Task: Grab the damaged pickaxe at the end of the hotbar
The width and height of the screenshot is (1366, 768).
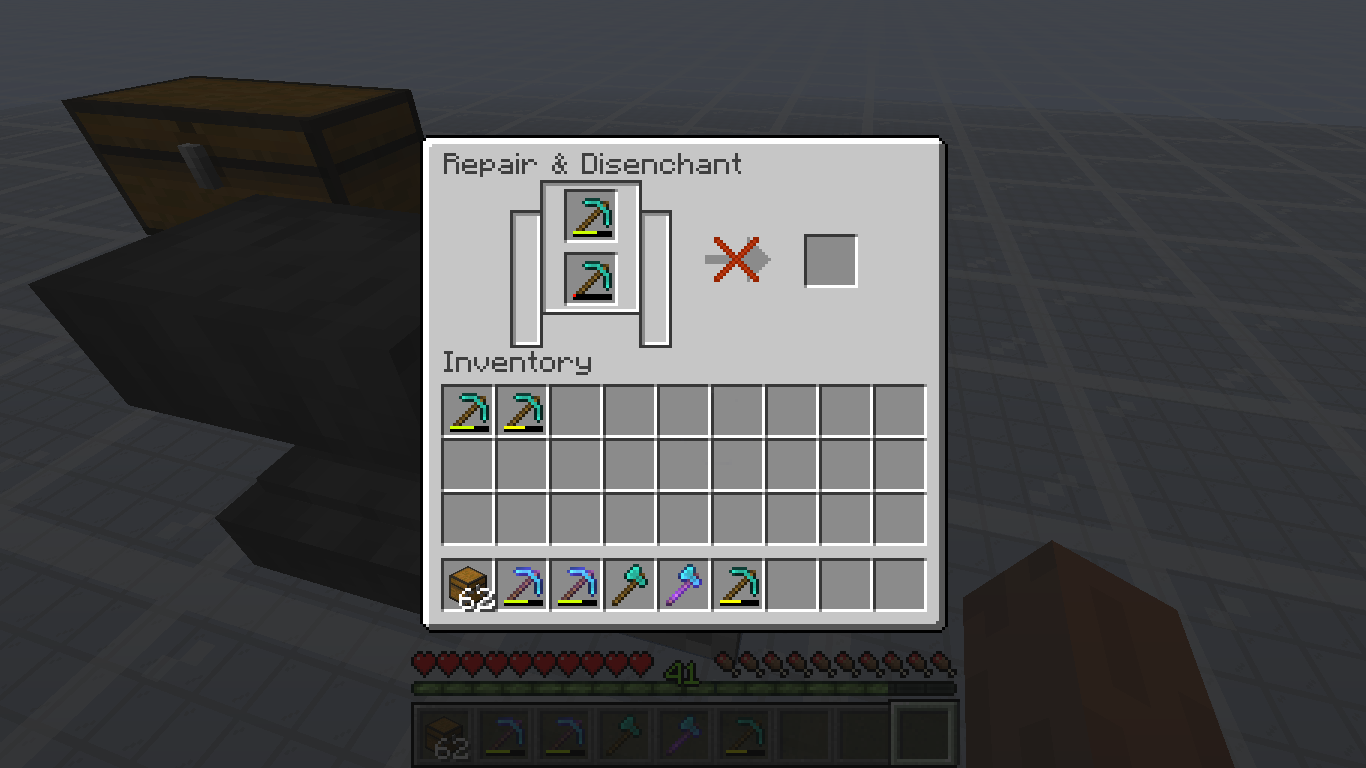Action: tap(737, 585)
